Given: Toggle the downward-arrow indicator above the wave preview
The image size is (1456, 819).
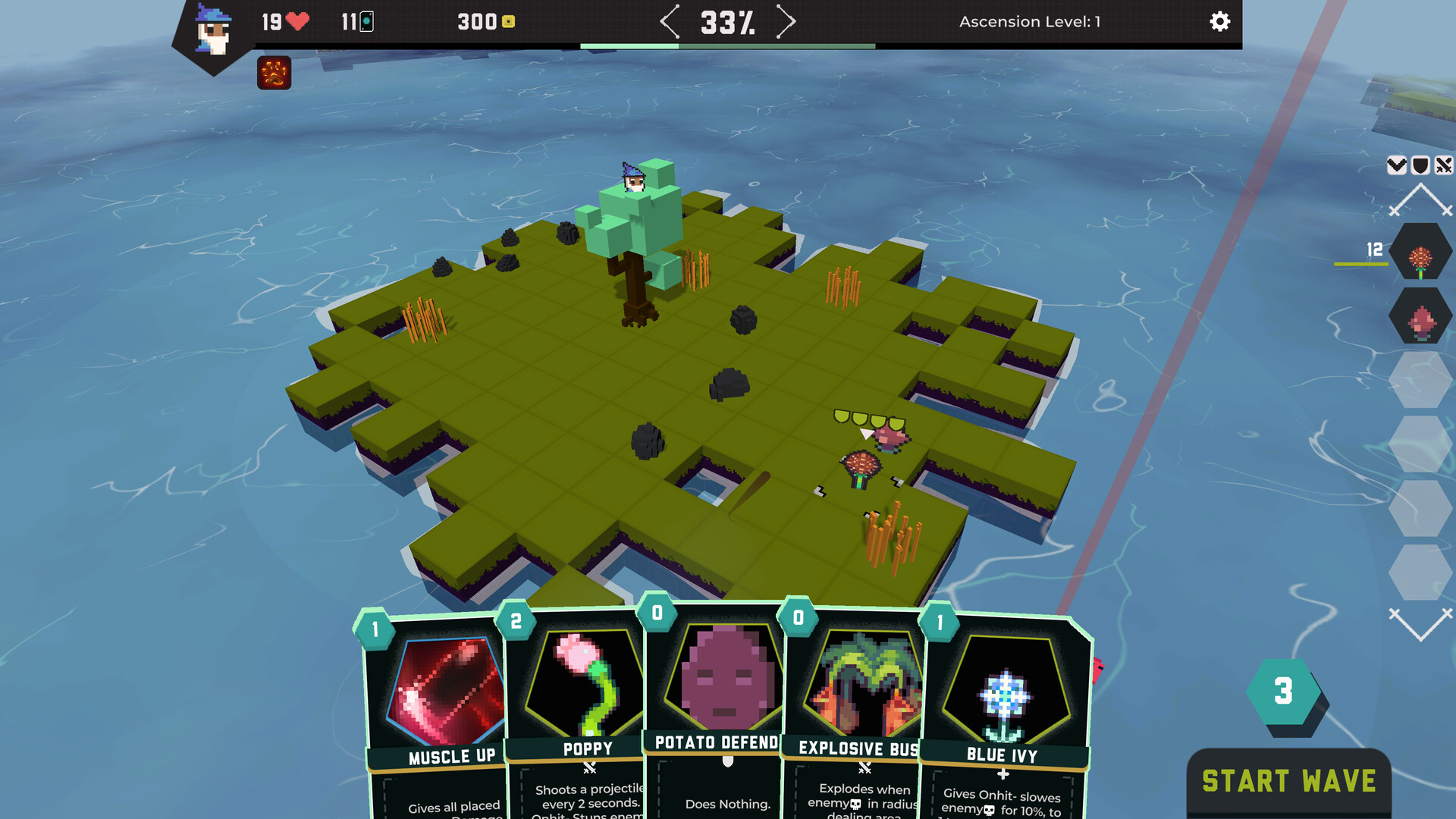Looking at the screenshot, I should [1398, 165].
